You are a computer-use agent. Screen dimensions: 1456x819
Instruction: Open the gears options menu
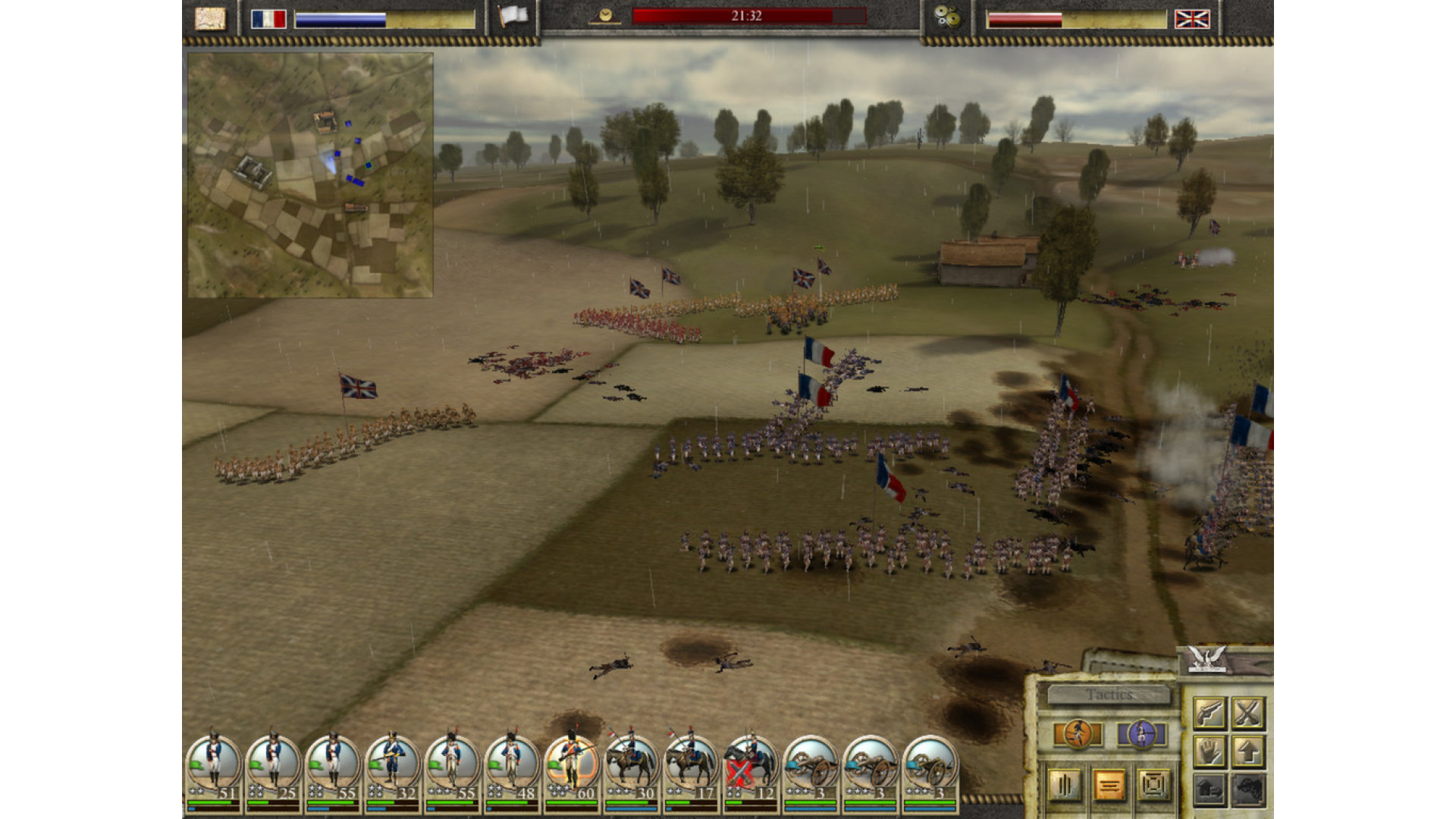click(x=946, y=17)
